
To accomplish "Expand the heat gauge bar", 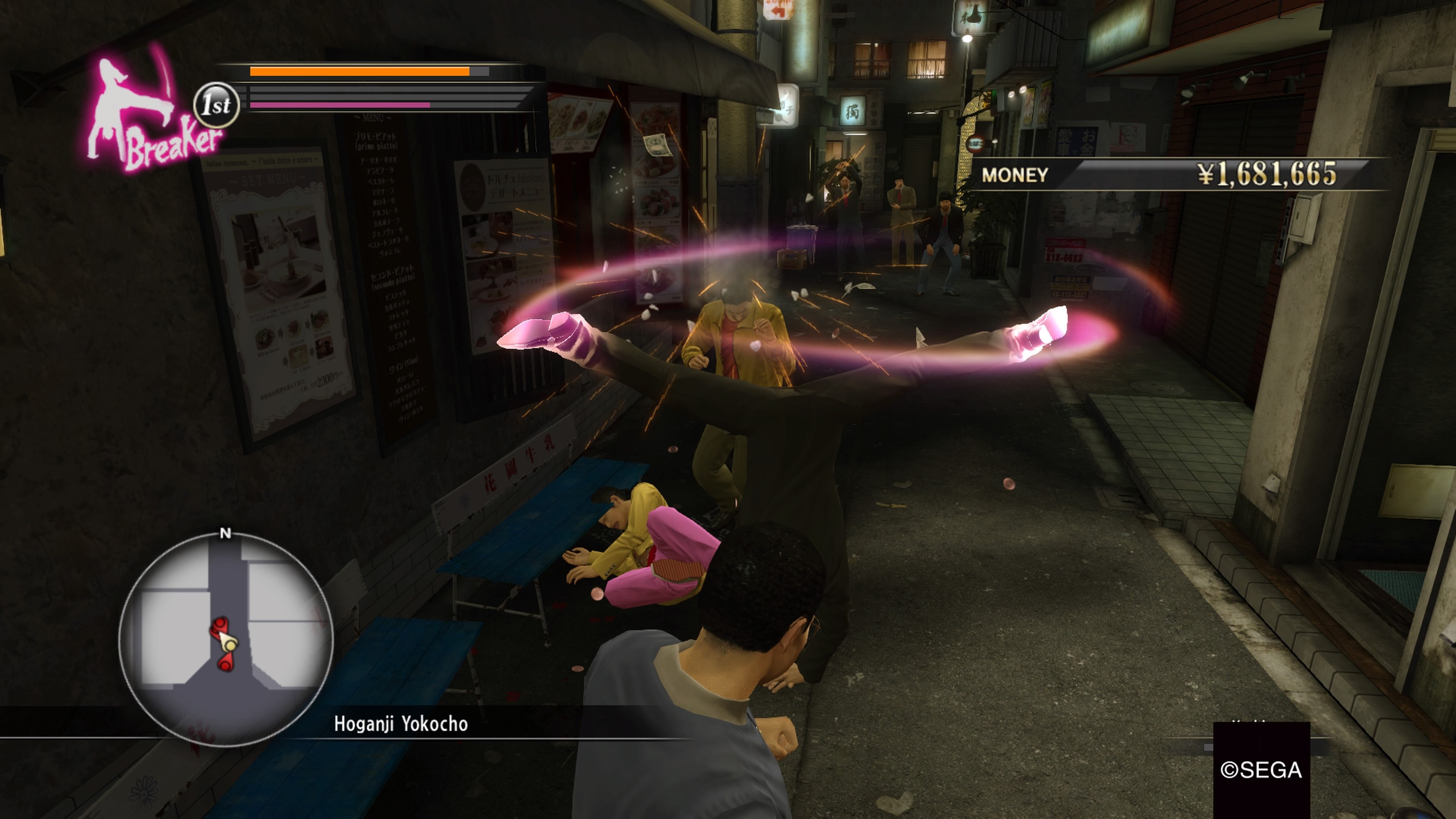I will [x=339, y=105].
